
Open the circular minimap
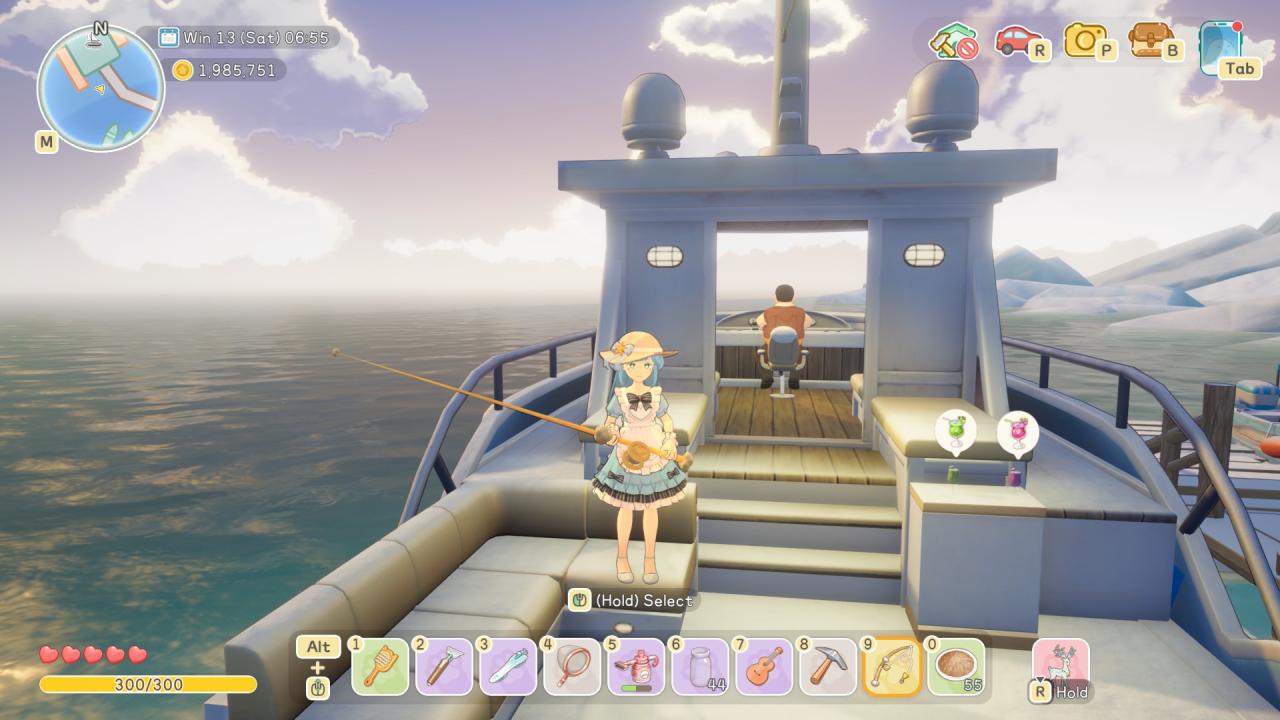tap(100, 88)
